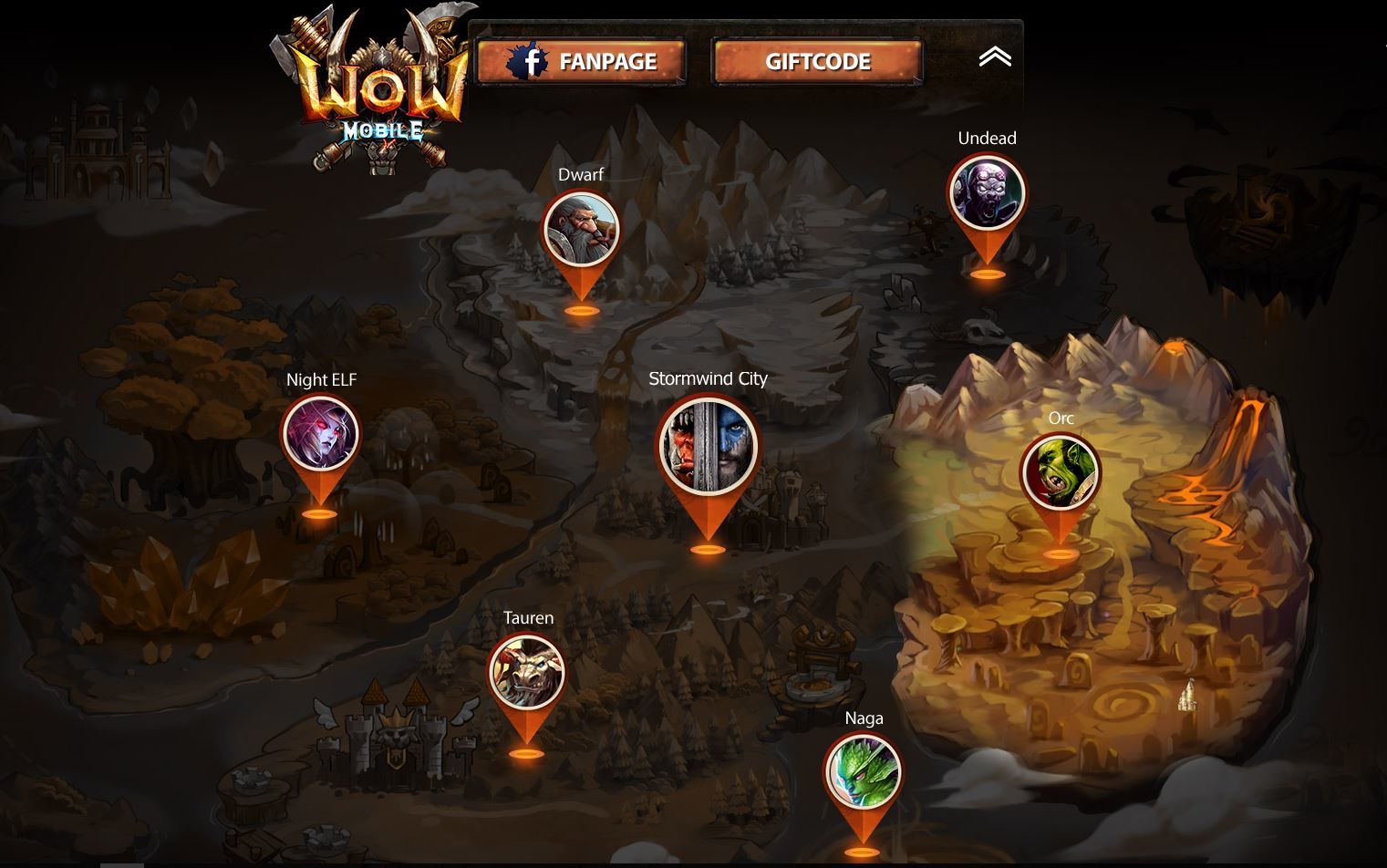Collapse the top banner with the chevron

[996, 57]
